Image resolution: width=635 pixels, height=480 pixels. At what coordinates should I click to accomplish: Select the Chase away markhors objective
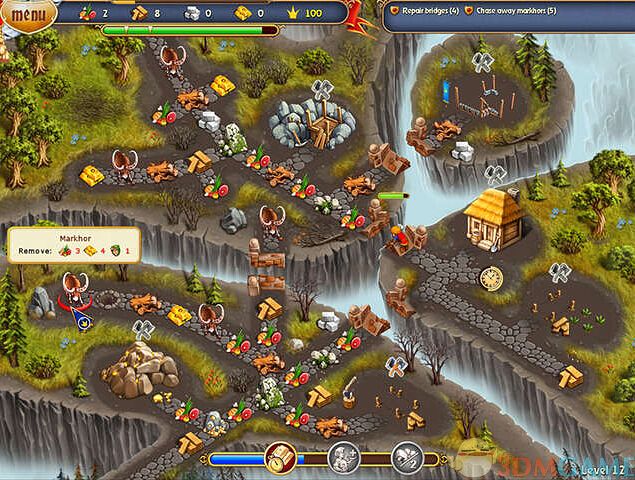(511, 11)
